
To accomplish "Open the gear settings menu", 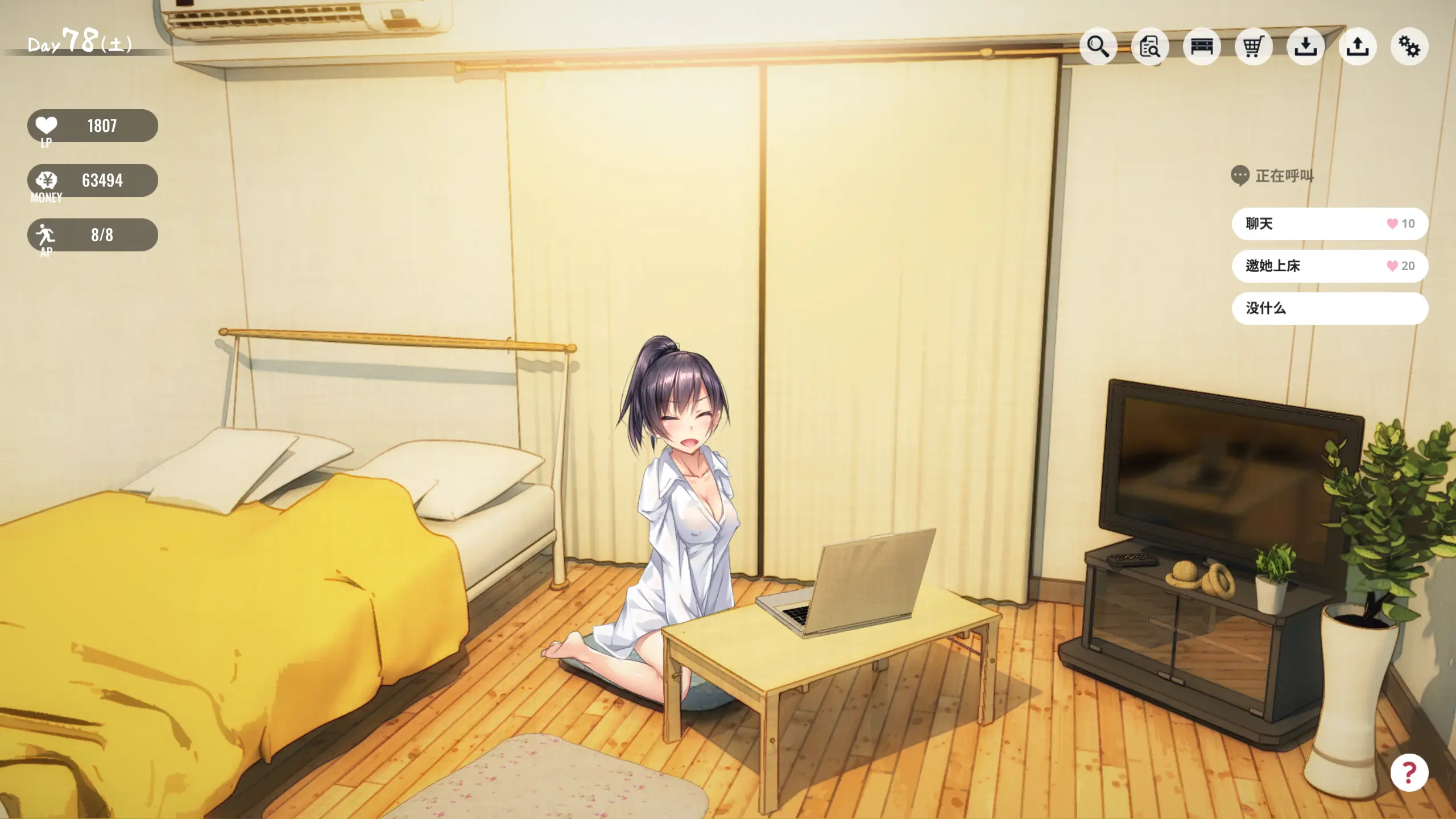I will pyautogui.click(x=1409, y=46).
